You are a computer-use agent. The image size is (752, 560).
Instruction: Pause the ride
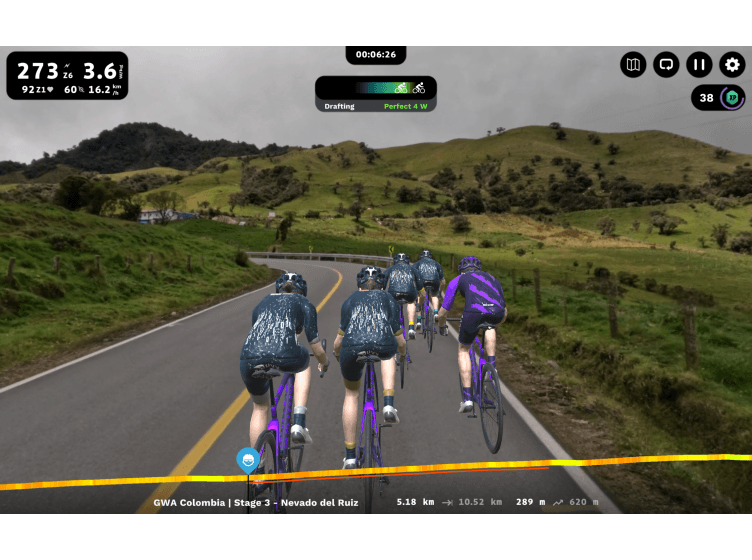(699, 65)
